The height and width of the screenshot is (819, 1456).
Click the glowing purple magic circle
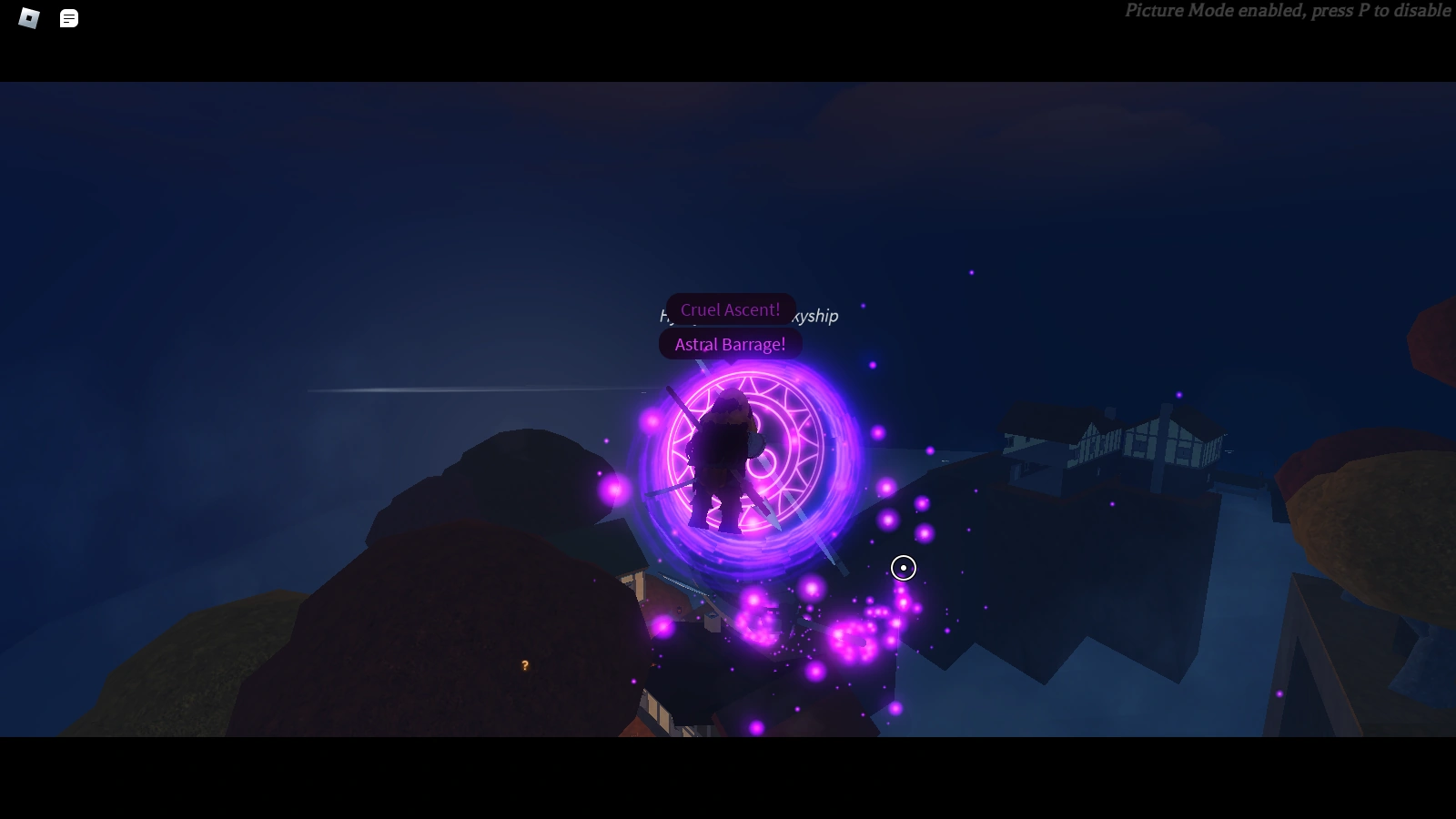pos(746,464)
